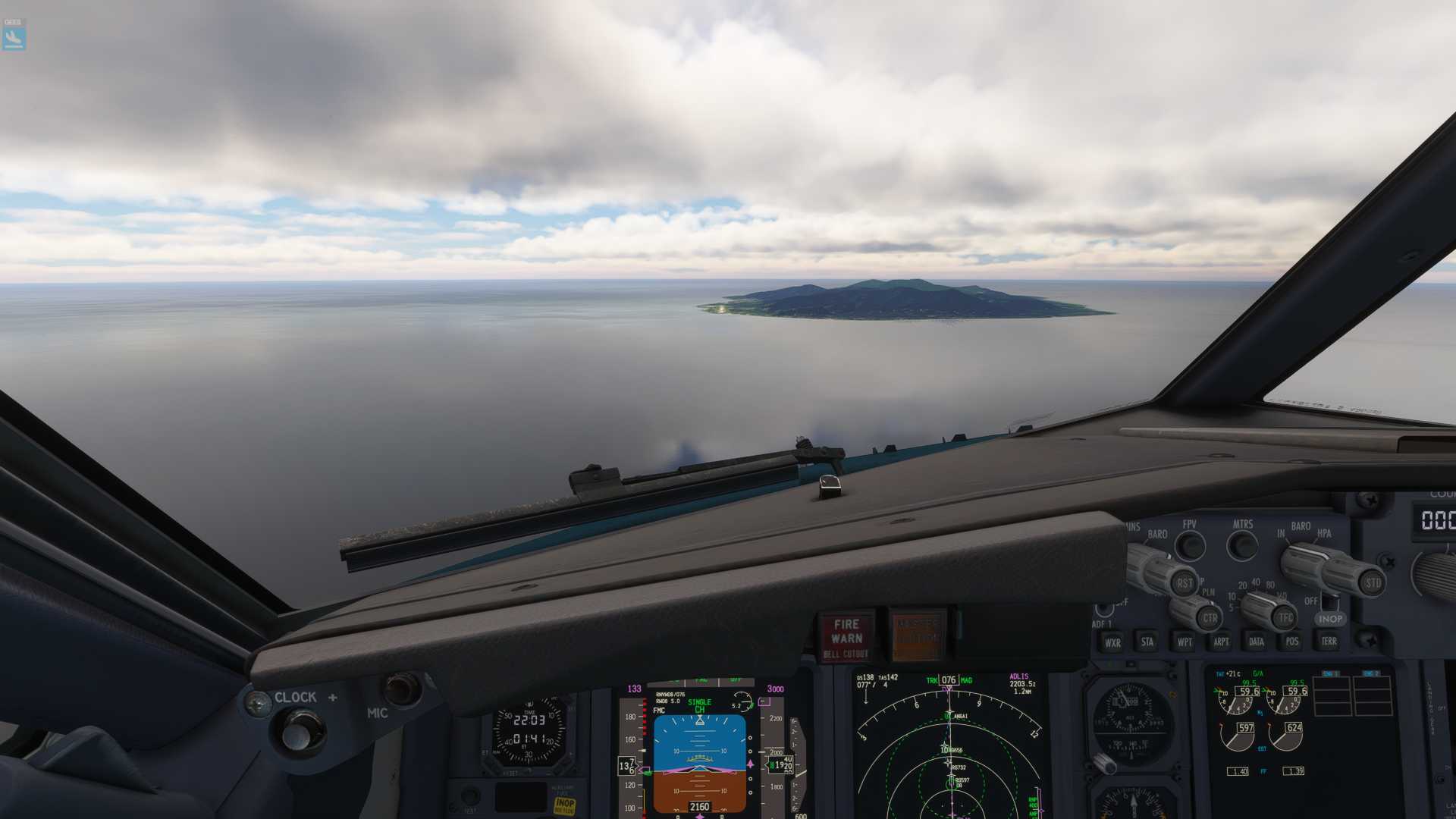Push the RST minimums reset knob

1185,583
